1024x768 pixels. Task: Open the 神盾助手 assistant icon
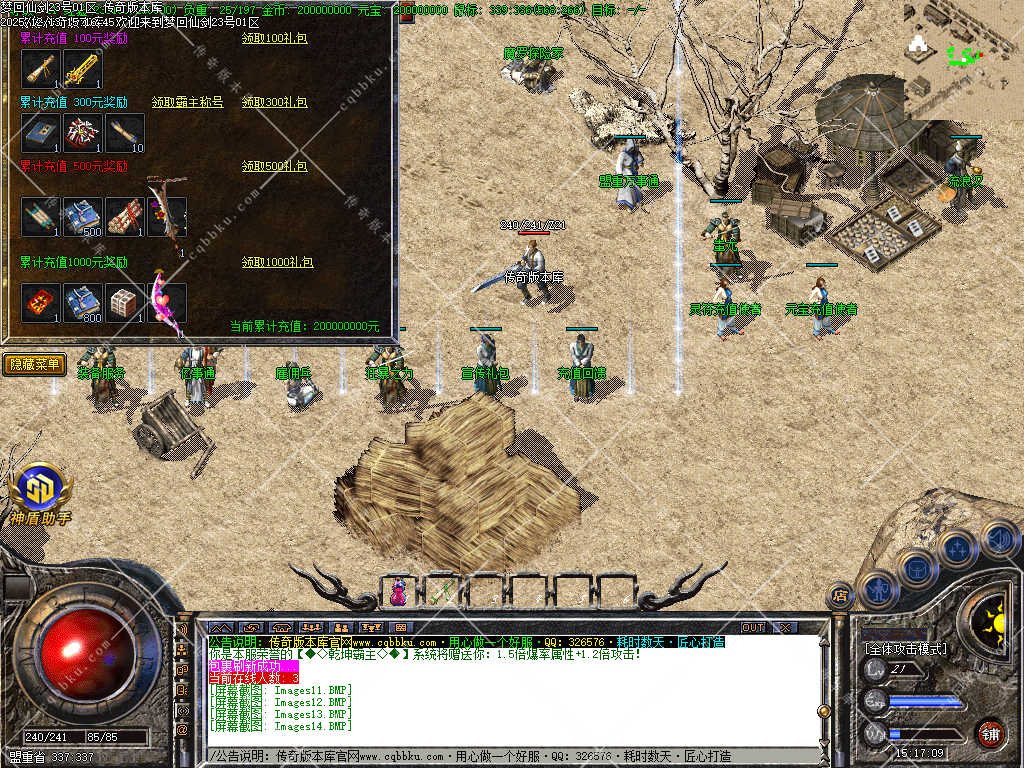click(40, 492)
